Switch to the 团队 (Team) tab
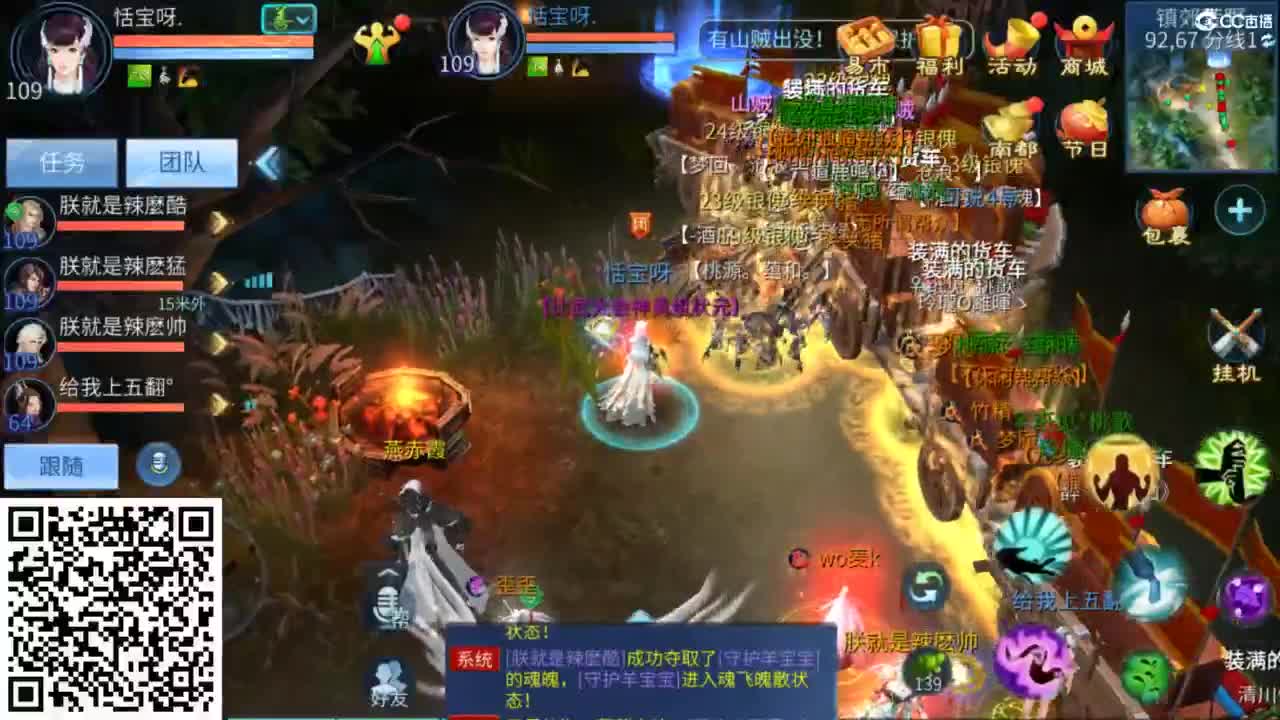1280x720 pixels. 180,162
